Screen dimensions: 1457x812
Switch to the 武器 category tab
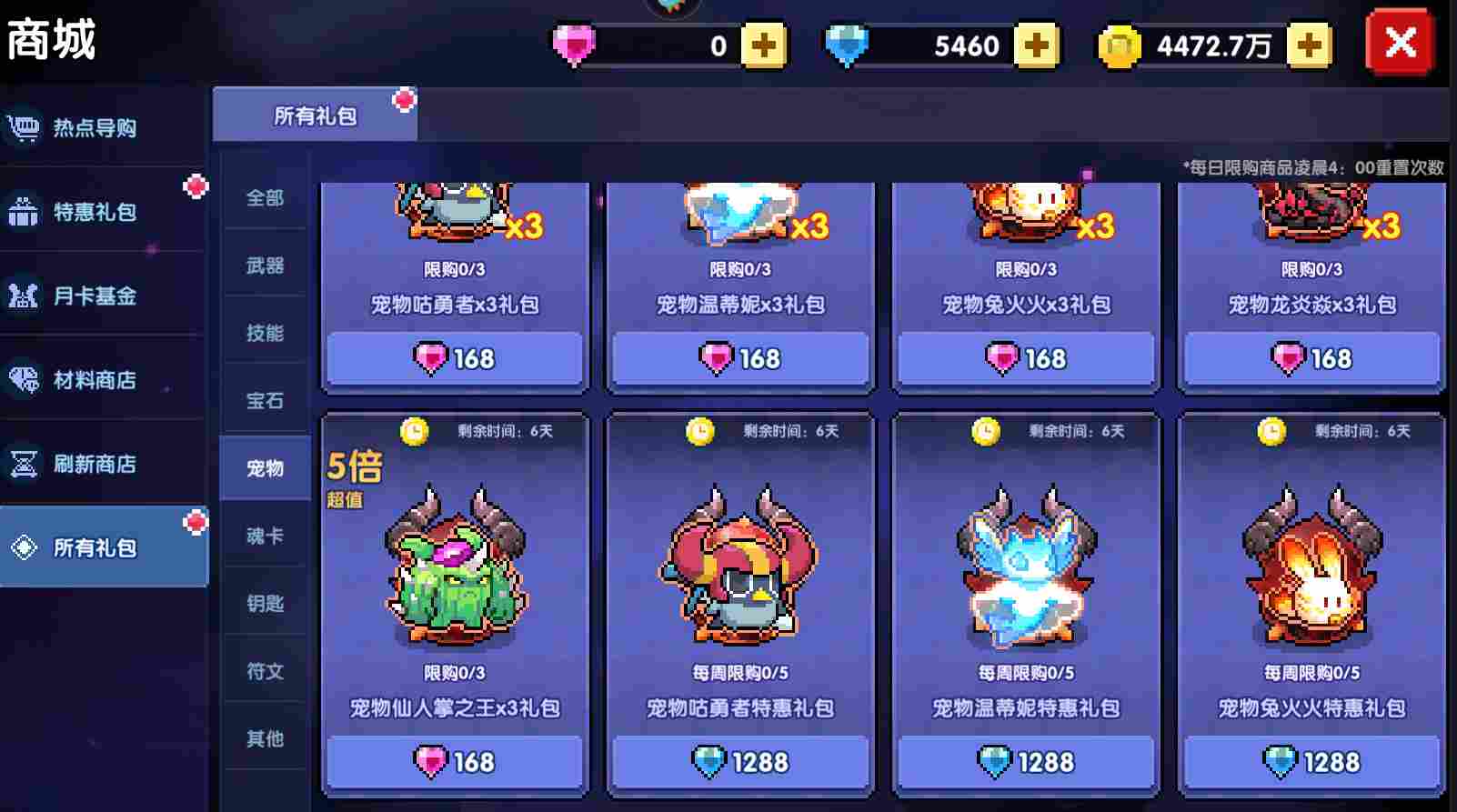(x=264, y=265)
